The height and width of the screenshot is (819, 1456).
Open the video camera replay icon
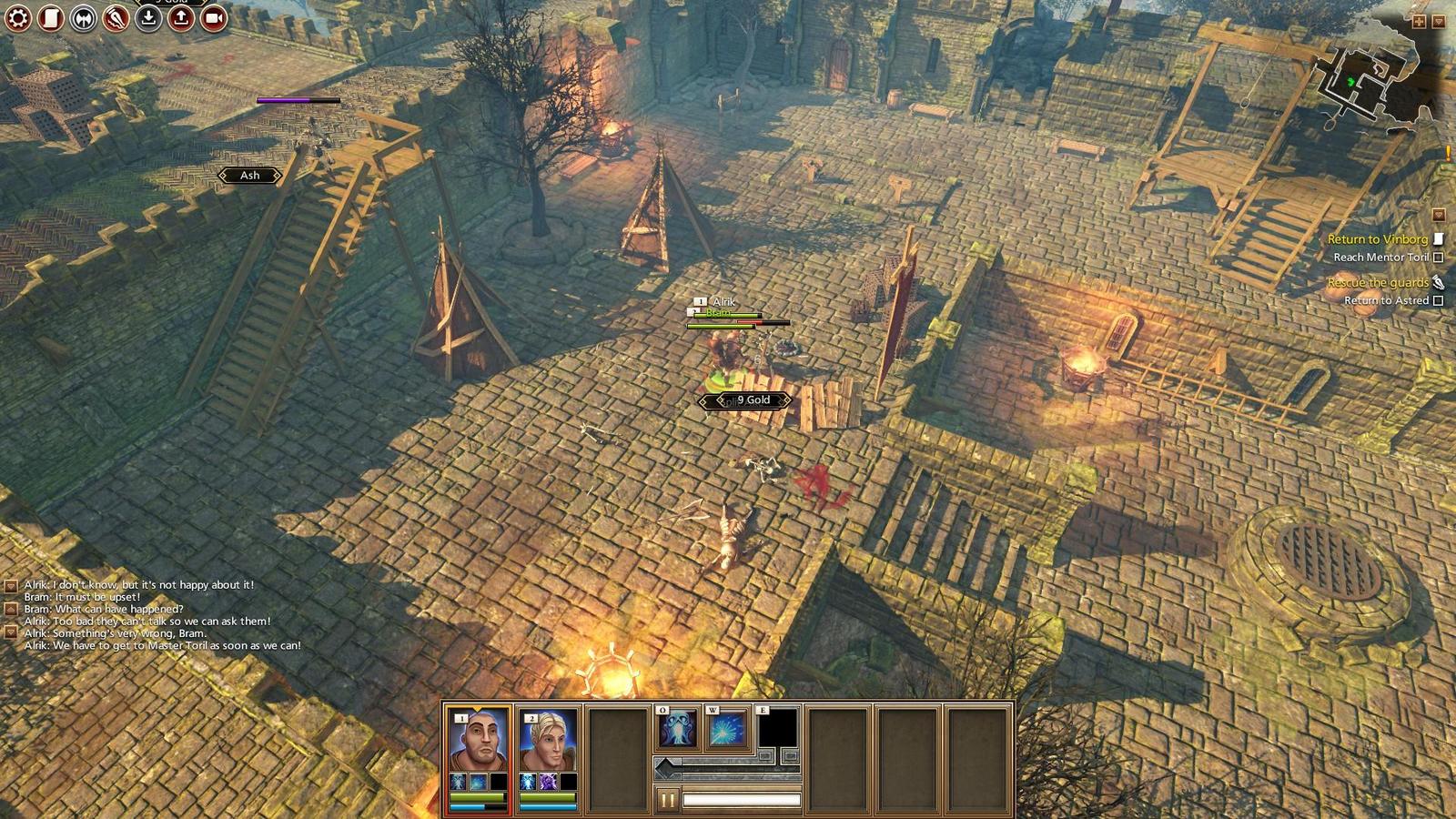pos(210,17)
